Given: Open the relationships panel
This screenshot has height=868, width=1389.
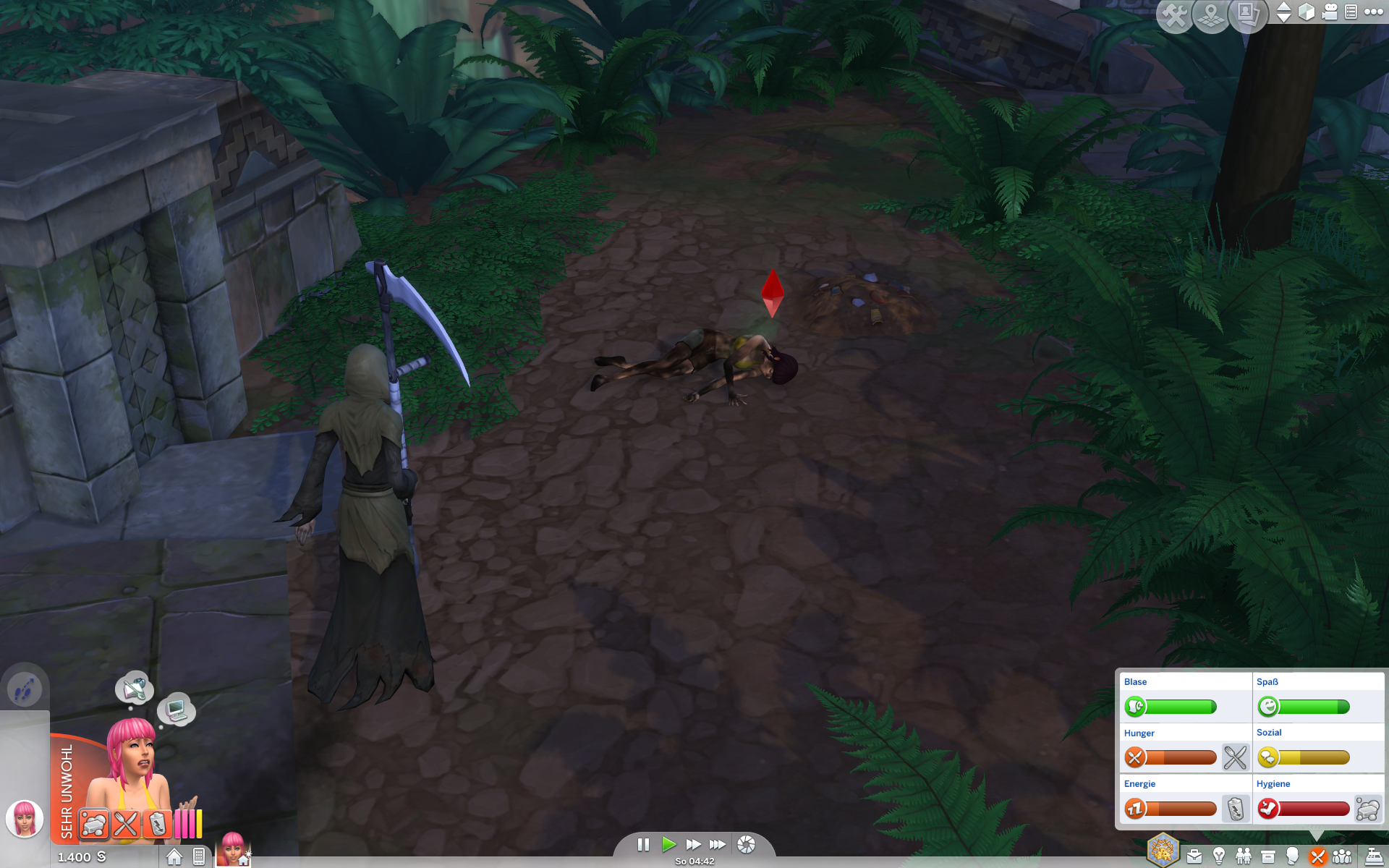Looking at the screenshot, I should (x=1244, y=857).
